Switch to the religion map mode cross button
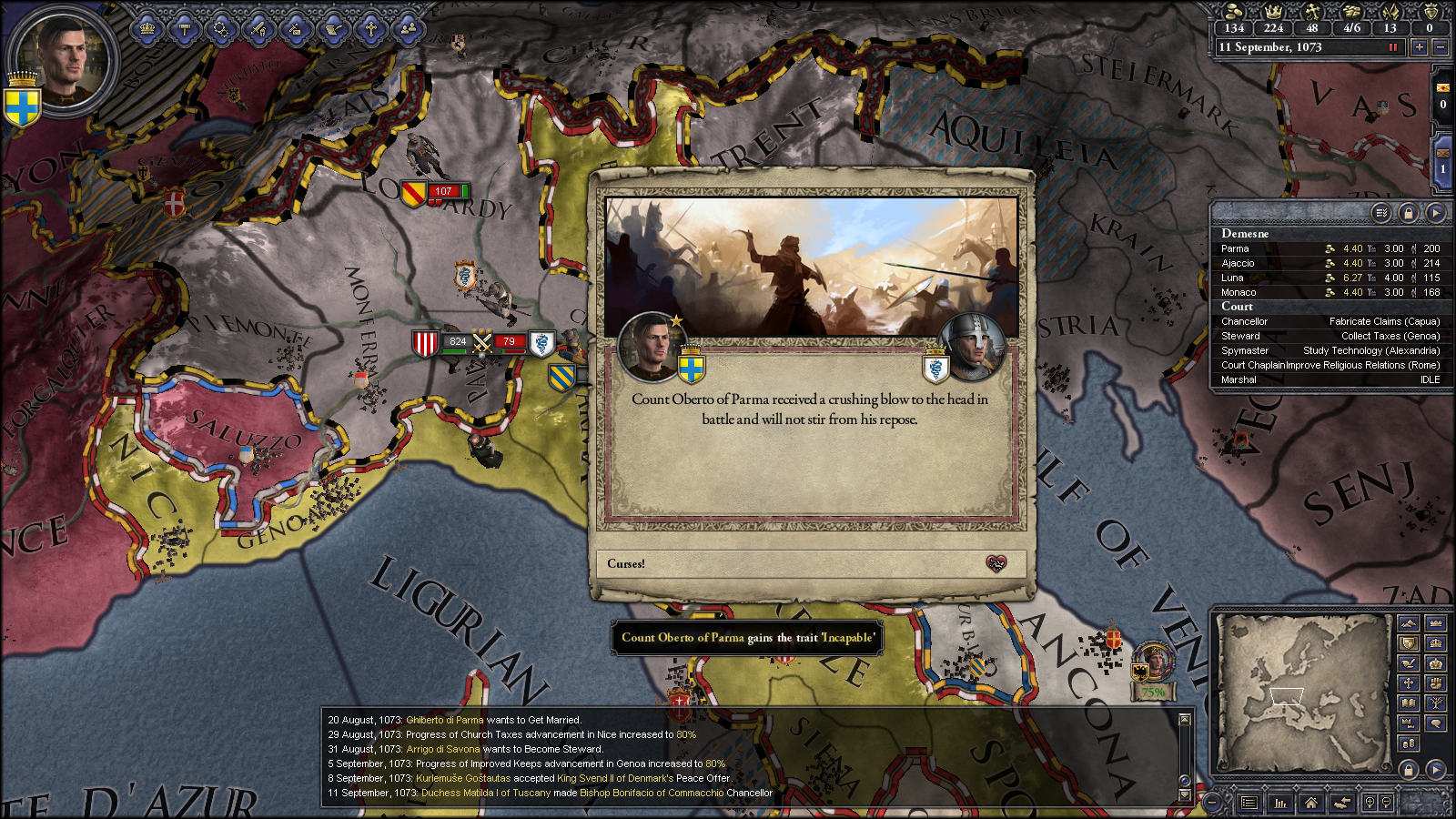 pyautogui.click(x=1409, y=682)
